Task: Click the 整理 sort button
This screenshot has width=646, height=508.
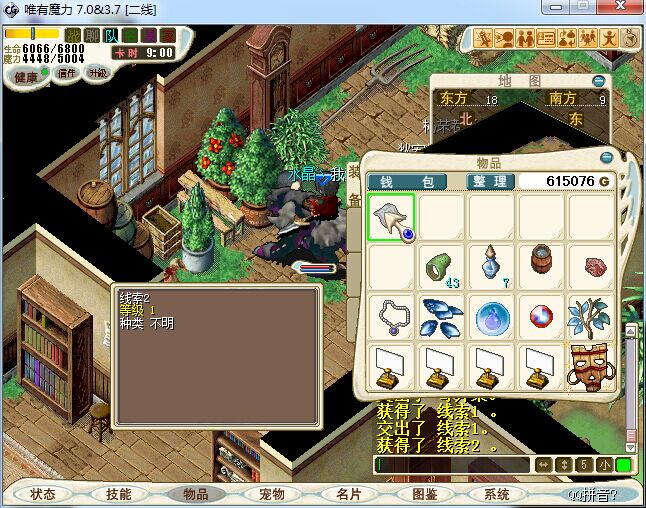Action: click(x=491, y=181)
